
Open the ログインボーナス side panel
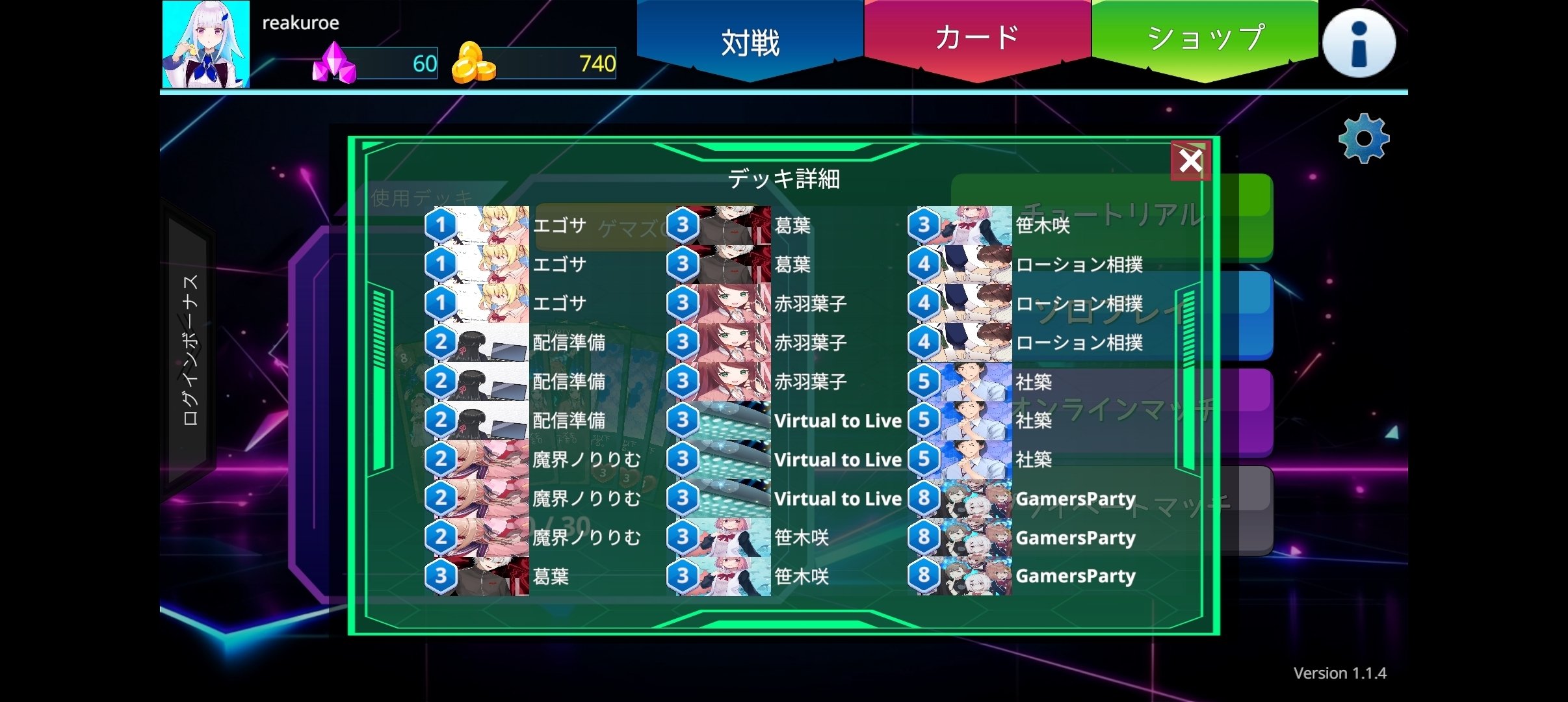coord(189,351)
